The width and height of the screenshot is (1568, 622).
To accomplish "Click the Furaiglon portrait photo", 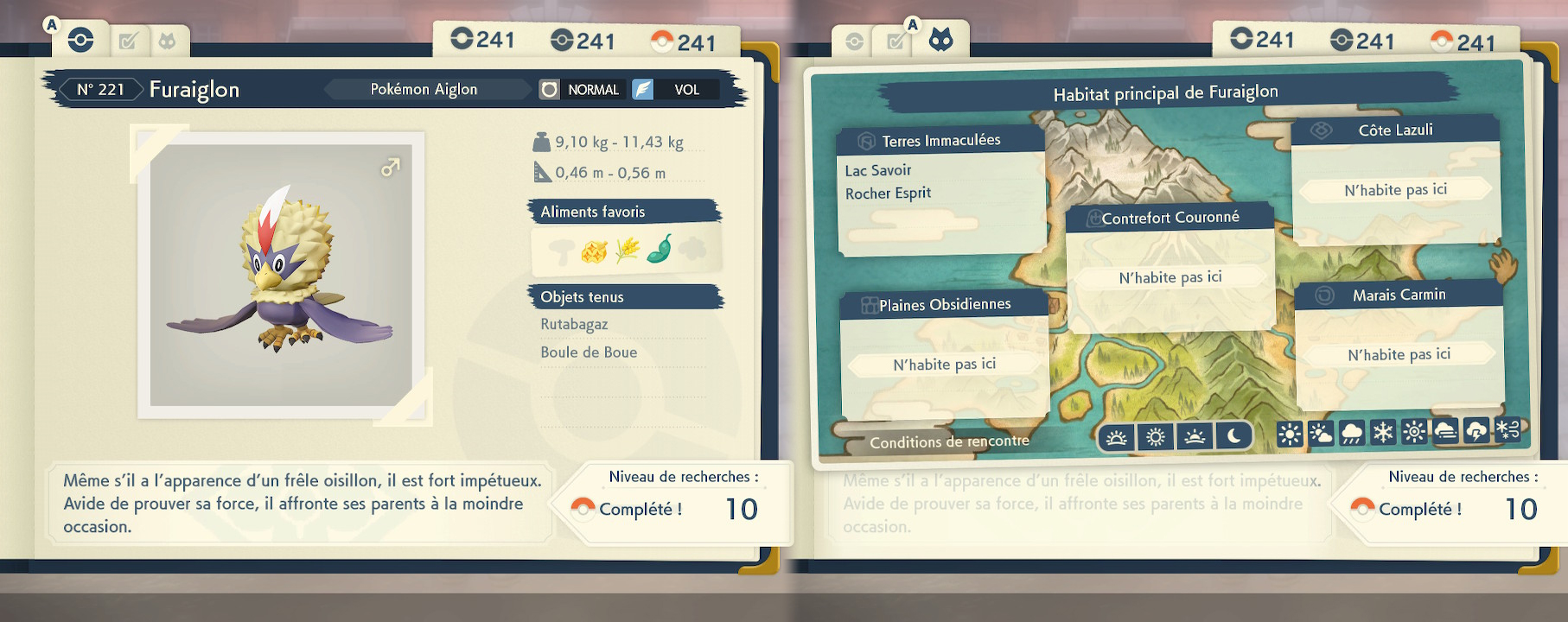I will click(x=281, y=274).
